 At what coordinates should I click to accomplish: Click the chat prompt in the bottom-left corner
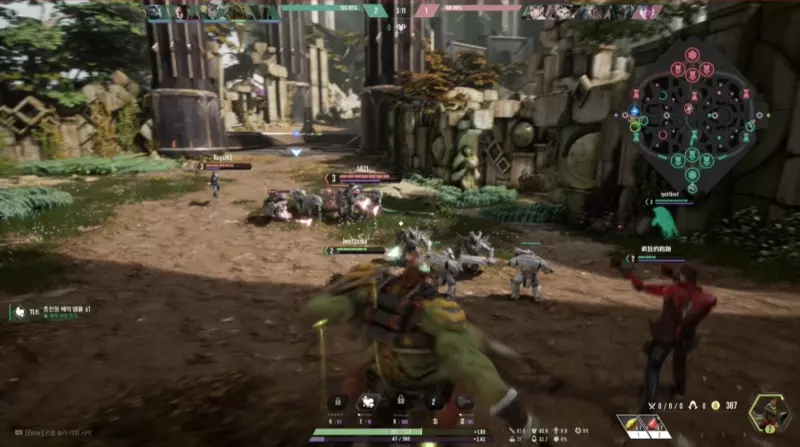click(50, 433)
